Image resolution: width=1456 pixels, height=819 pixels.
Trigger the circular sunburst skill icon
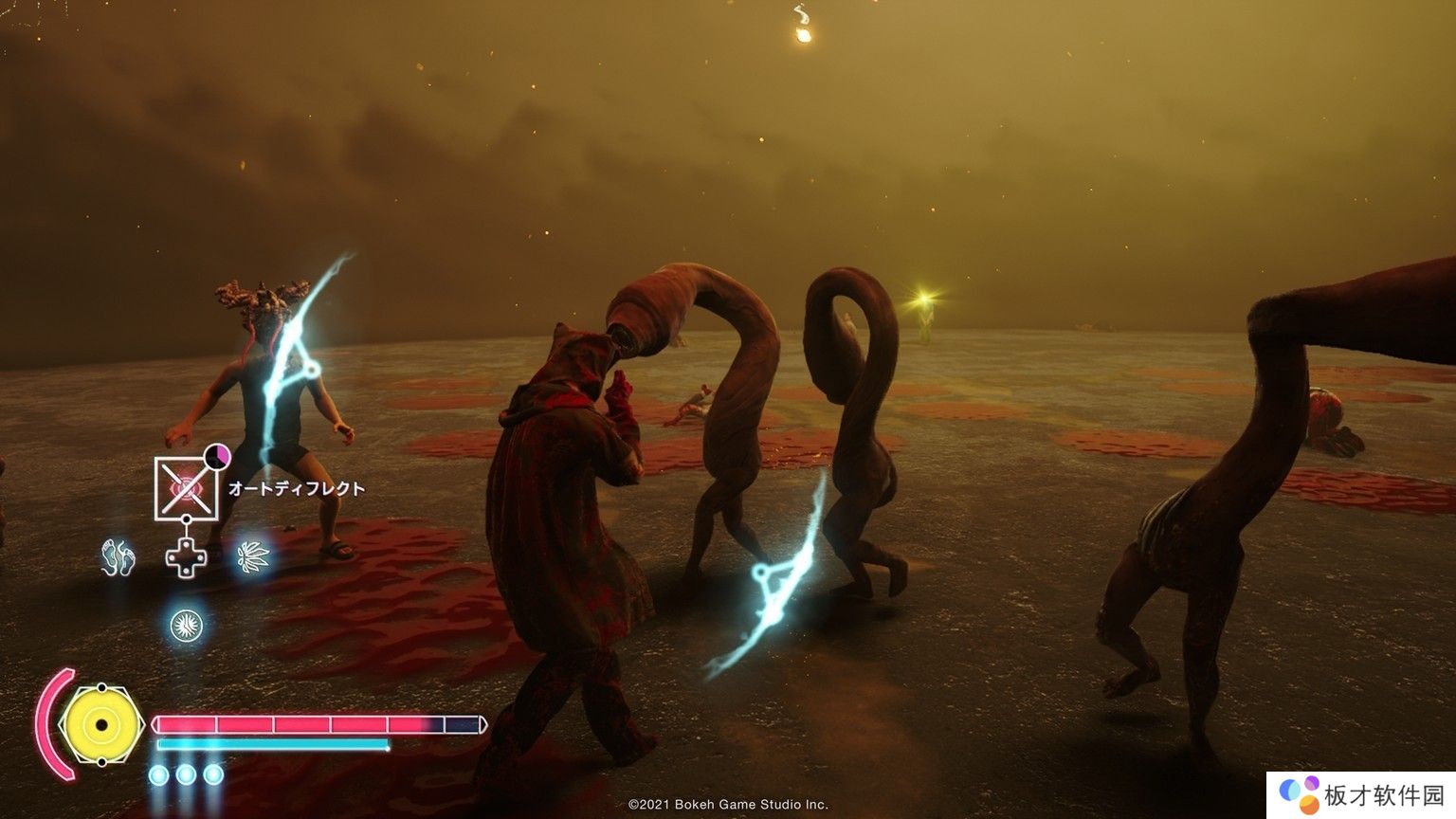pyautogui.click(x=186, y=625)
